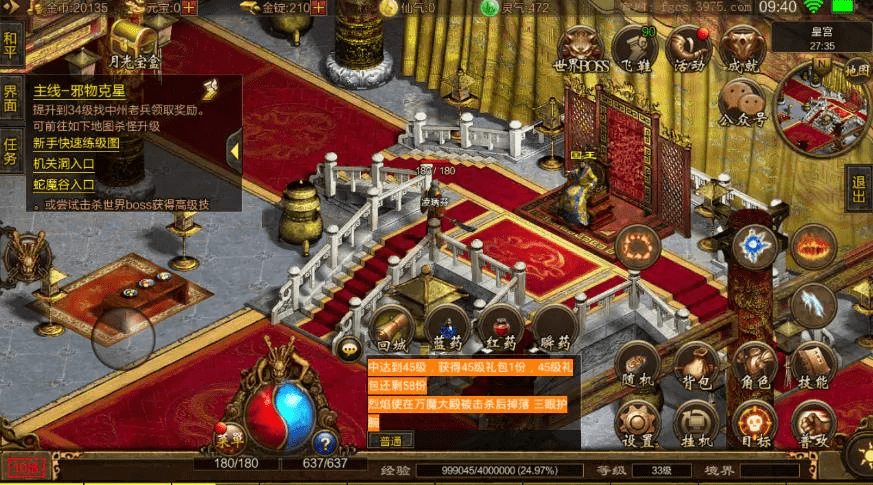Open the 技能 skills menu
The width and height of the screenshot is (873, 485).
tap(813, 365)
